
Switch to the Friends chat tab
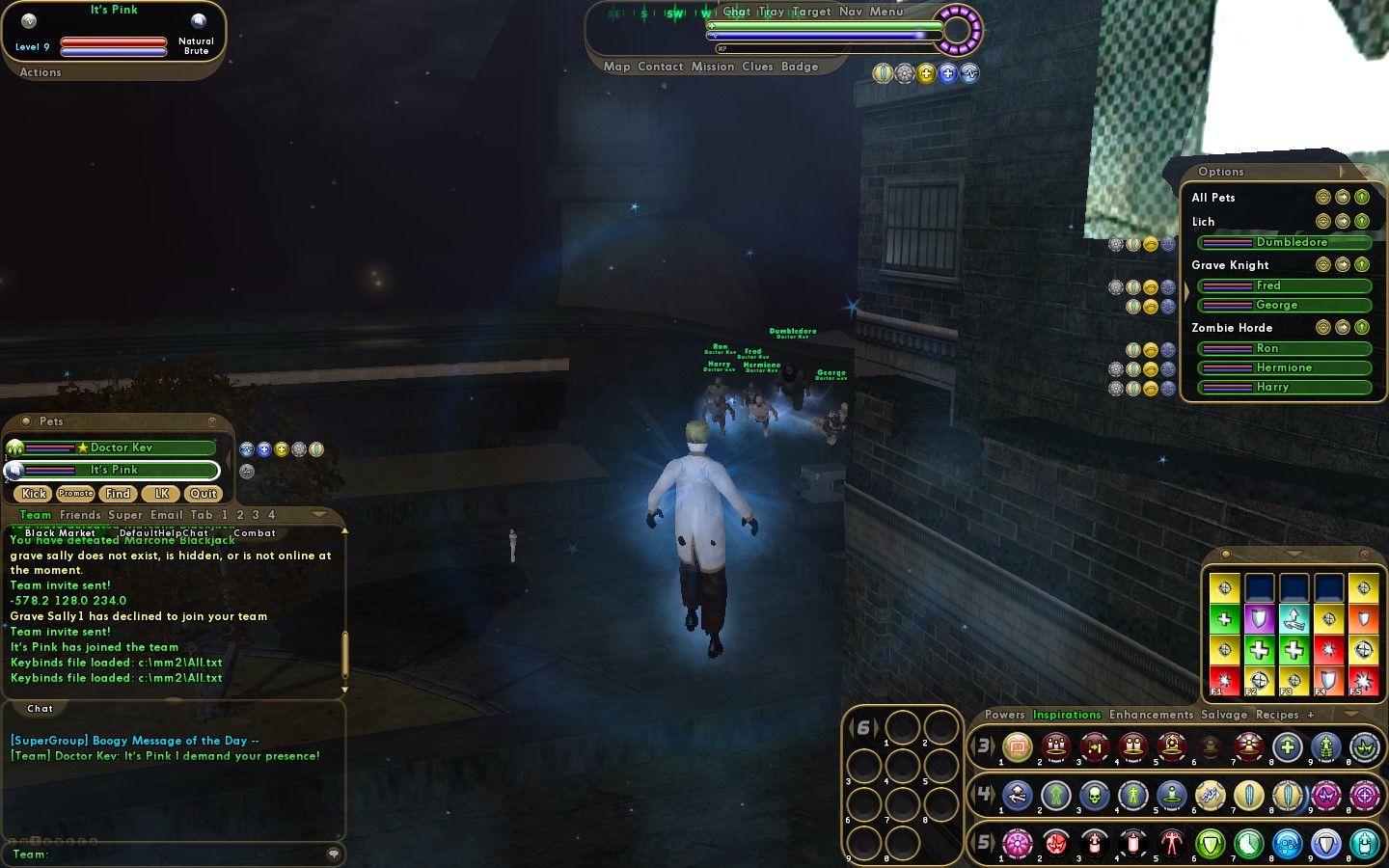[80, 515]
